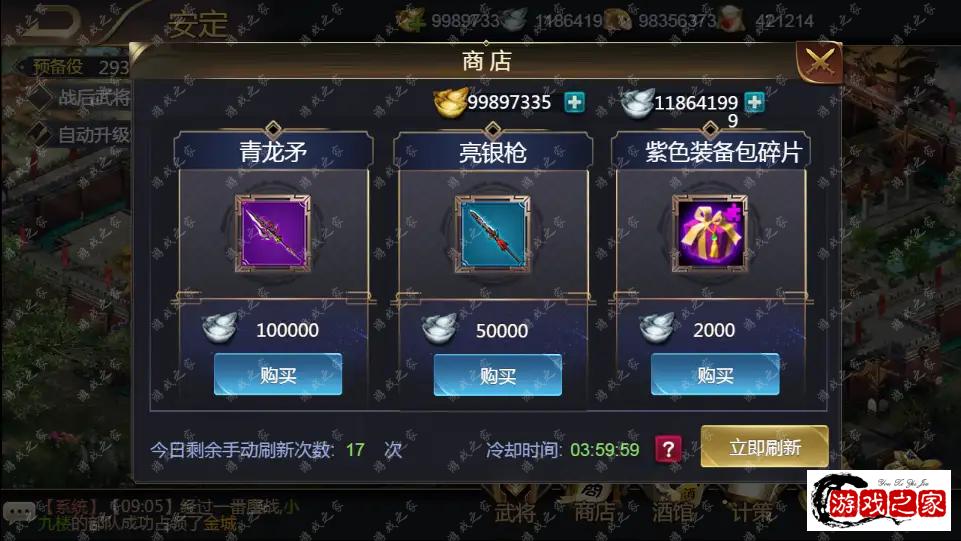961x541 pixels.
Task: Buy the 亮银枪 for 50000 silver
Action: pyautogui.click(x=497, y=375)
